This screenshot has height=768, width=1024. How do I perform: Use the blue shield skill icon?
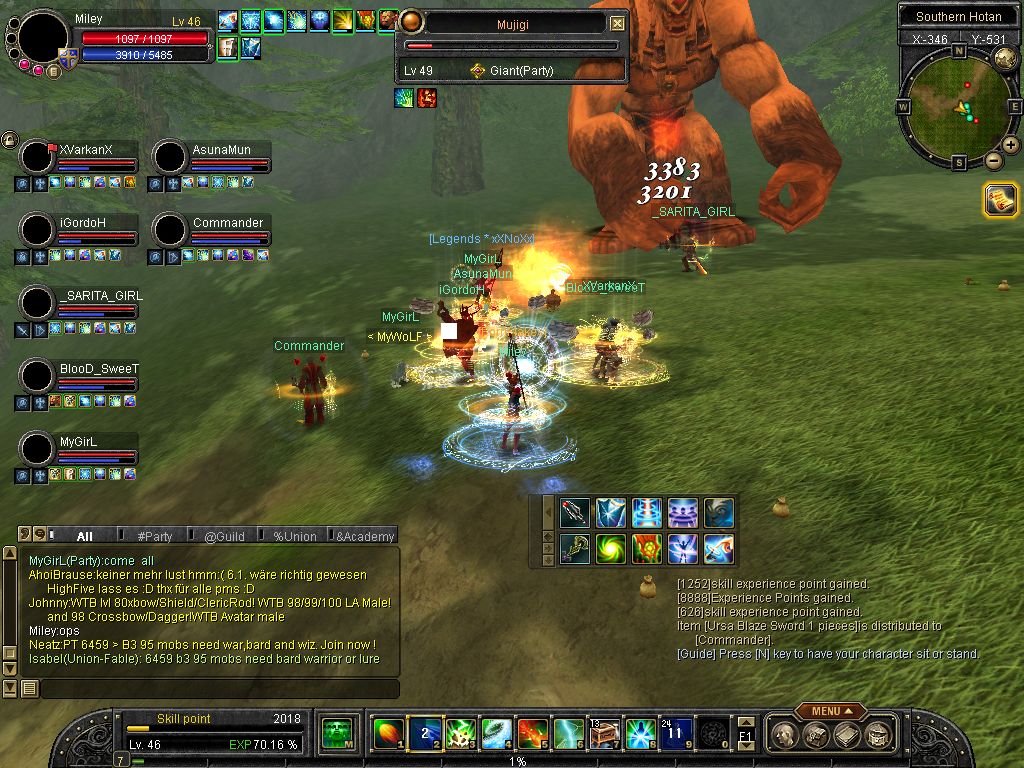pyautogui.click(x=611, y=513)
